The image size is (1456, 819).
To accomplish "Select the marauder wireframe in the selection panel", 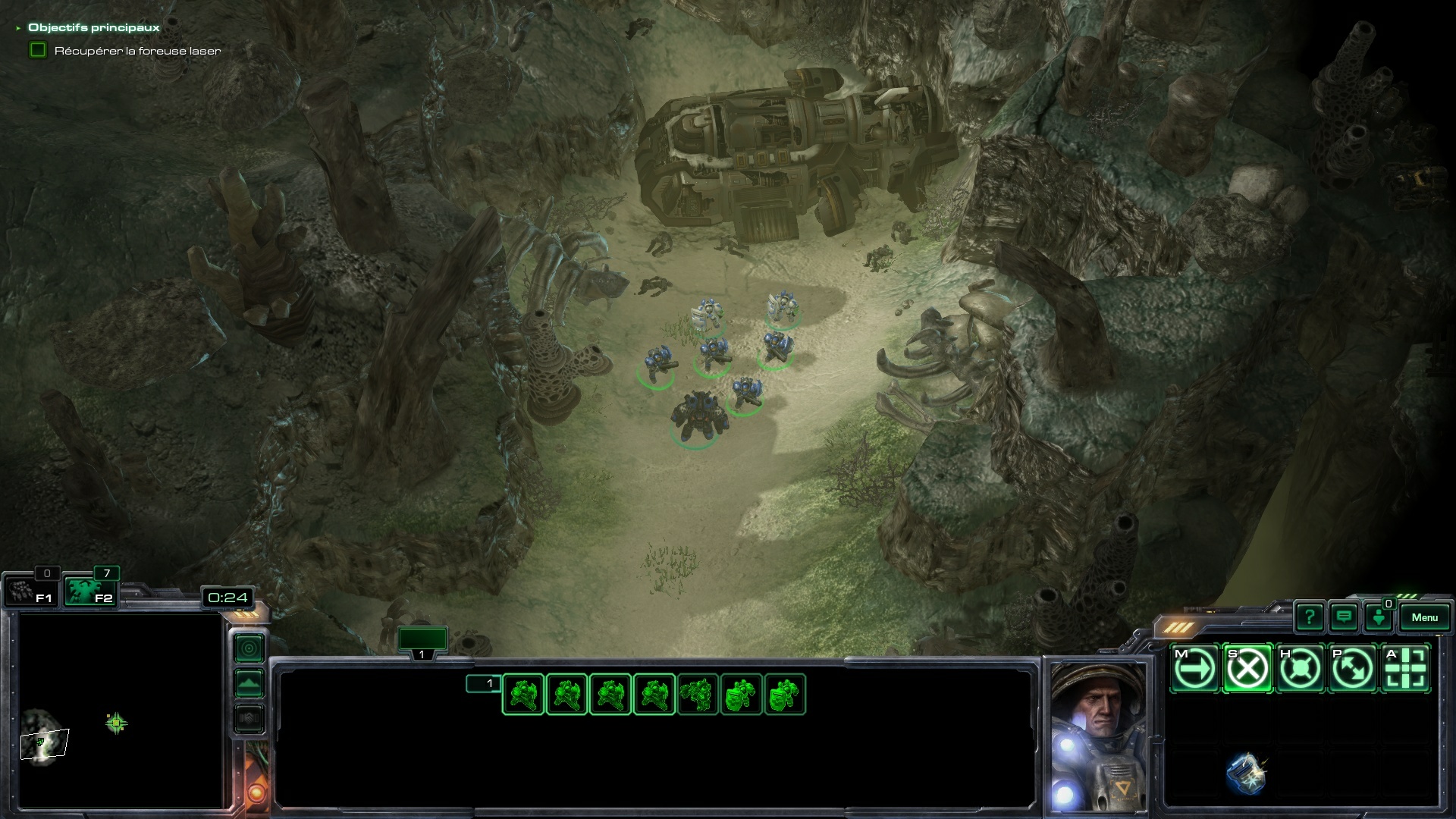I will tap(698, 695).
